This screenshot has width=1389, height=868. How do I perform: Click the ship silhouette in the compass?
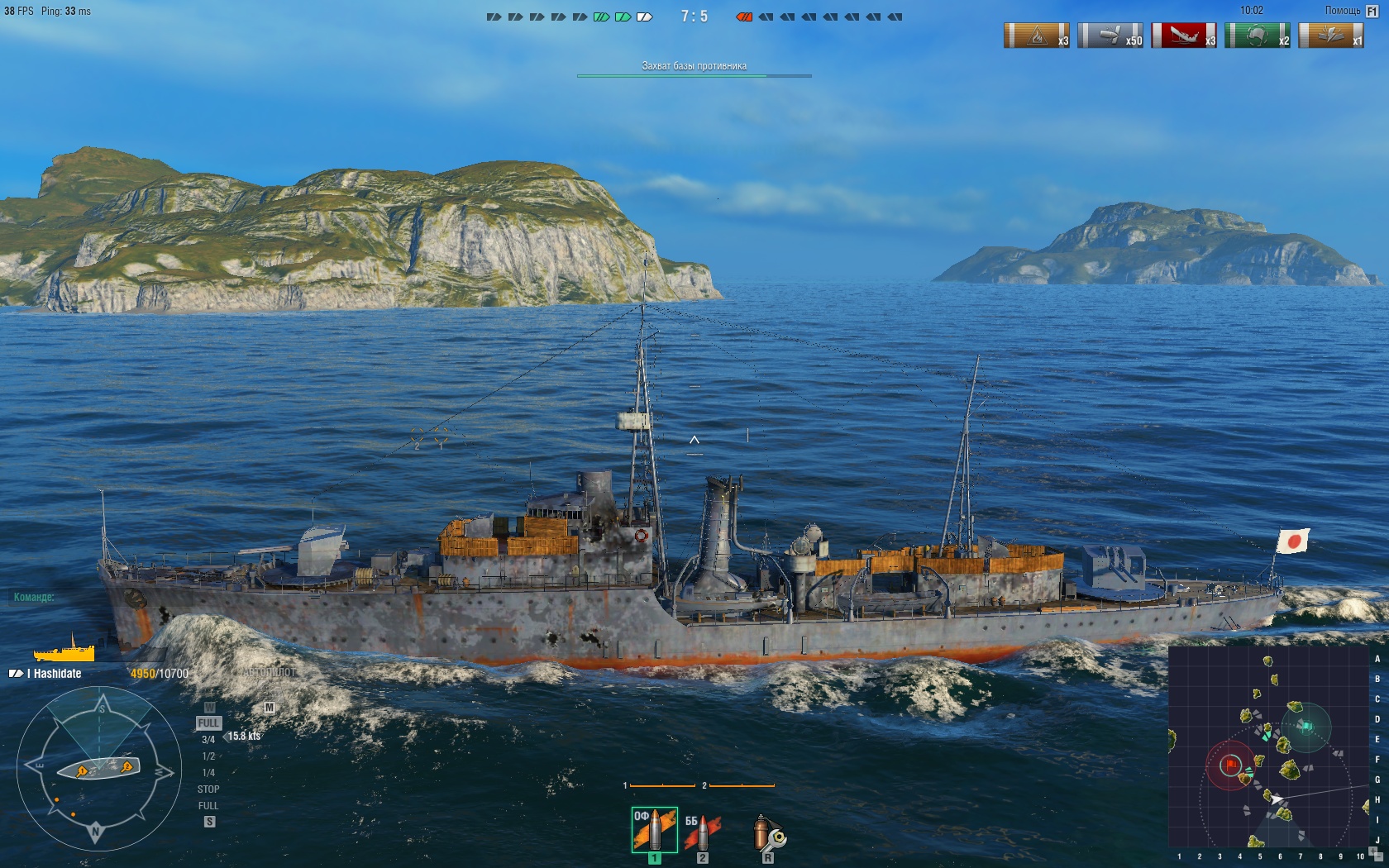click(x=98, y=769)
